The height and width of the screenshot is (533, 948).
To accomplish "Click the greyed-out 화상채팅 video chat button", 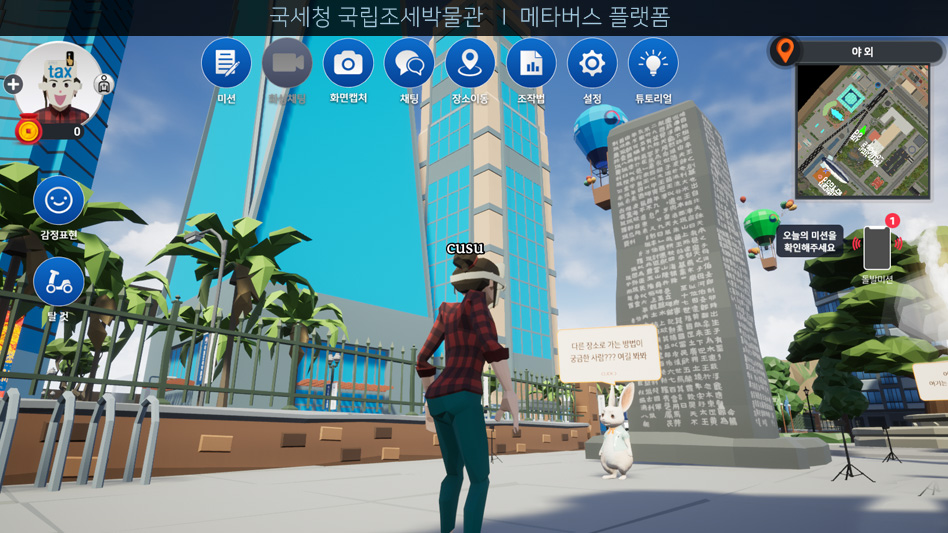I will [287, 64].
